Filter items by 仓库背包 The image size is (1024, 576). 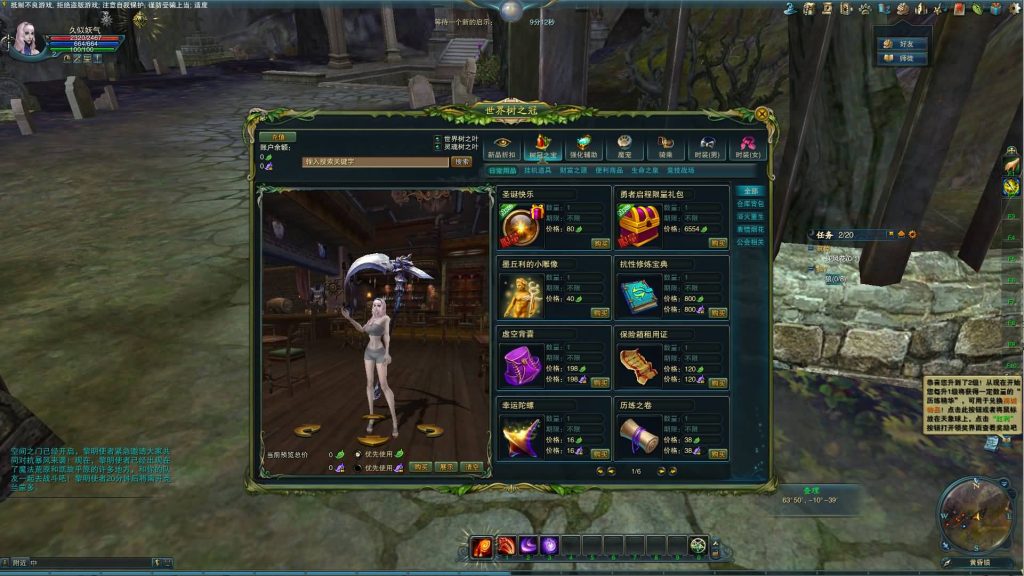point(750,203)
